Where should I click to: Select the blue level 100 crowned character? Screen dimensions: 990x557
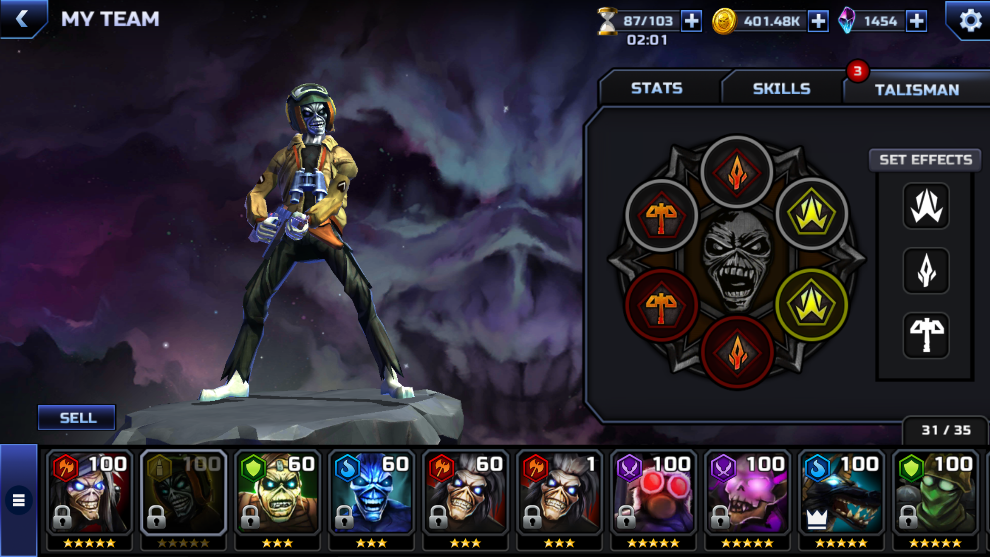[842, 497]
